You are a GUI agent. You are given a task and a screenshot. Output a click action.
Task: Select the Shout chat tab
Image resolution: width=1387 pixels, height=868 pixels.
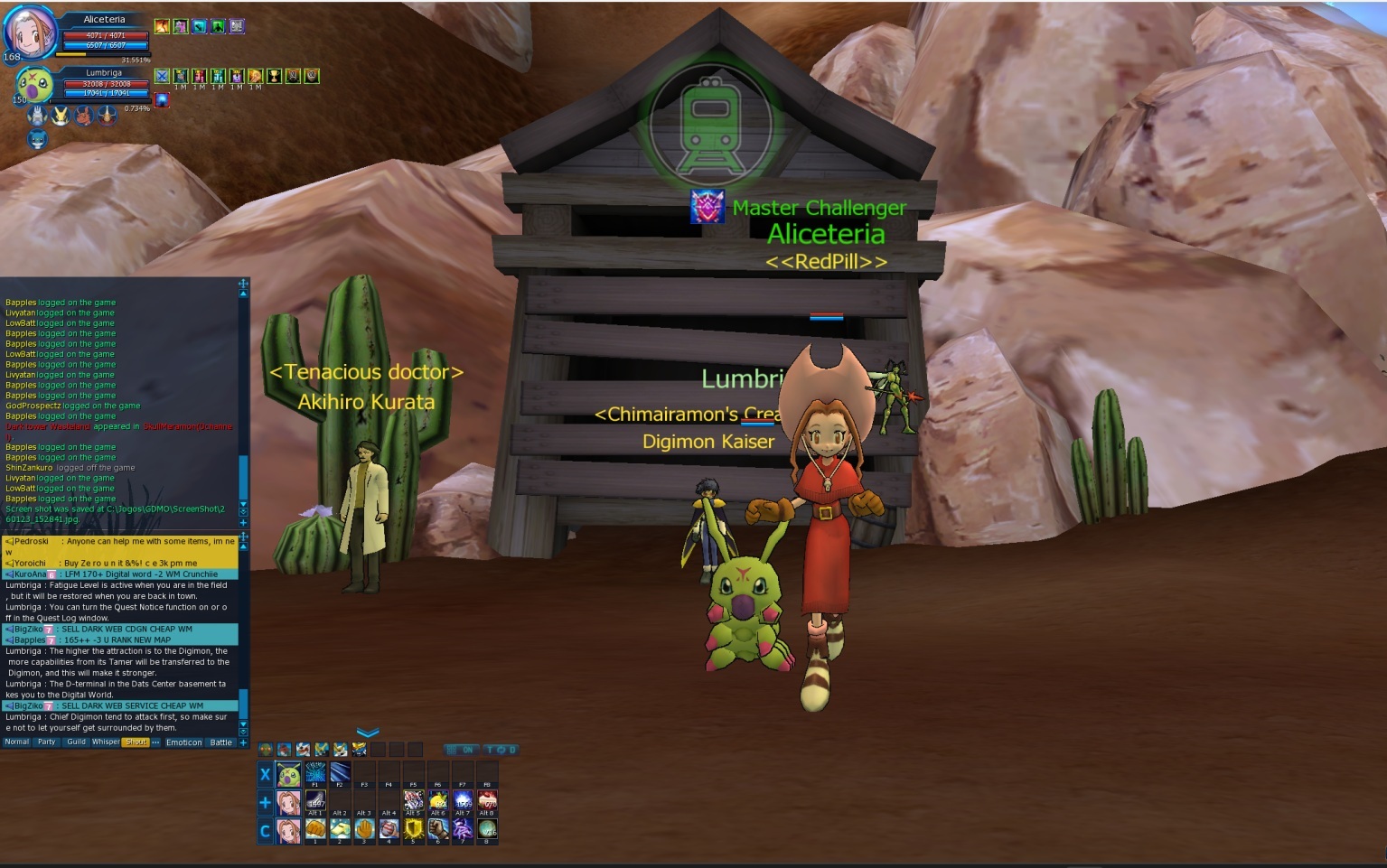pyautogui.click(x=136, y=742)
